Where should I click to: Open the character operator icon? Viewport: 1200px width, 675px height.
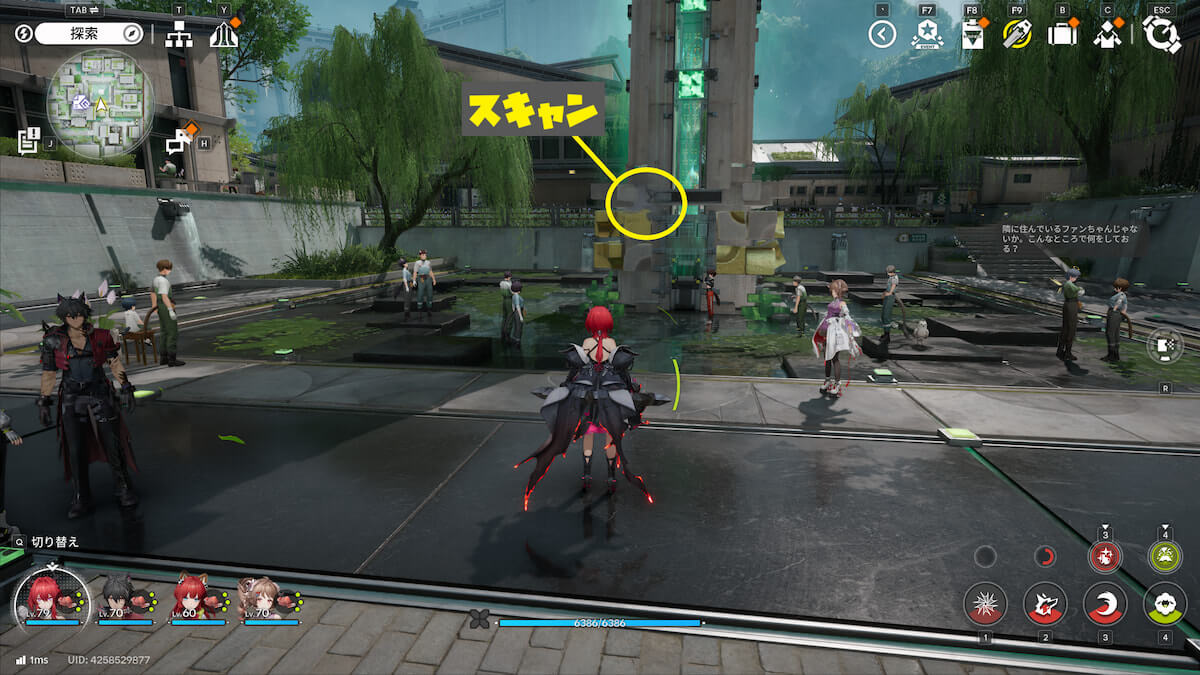pyautogui.click(x=1107, y=35)
